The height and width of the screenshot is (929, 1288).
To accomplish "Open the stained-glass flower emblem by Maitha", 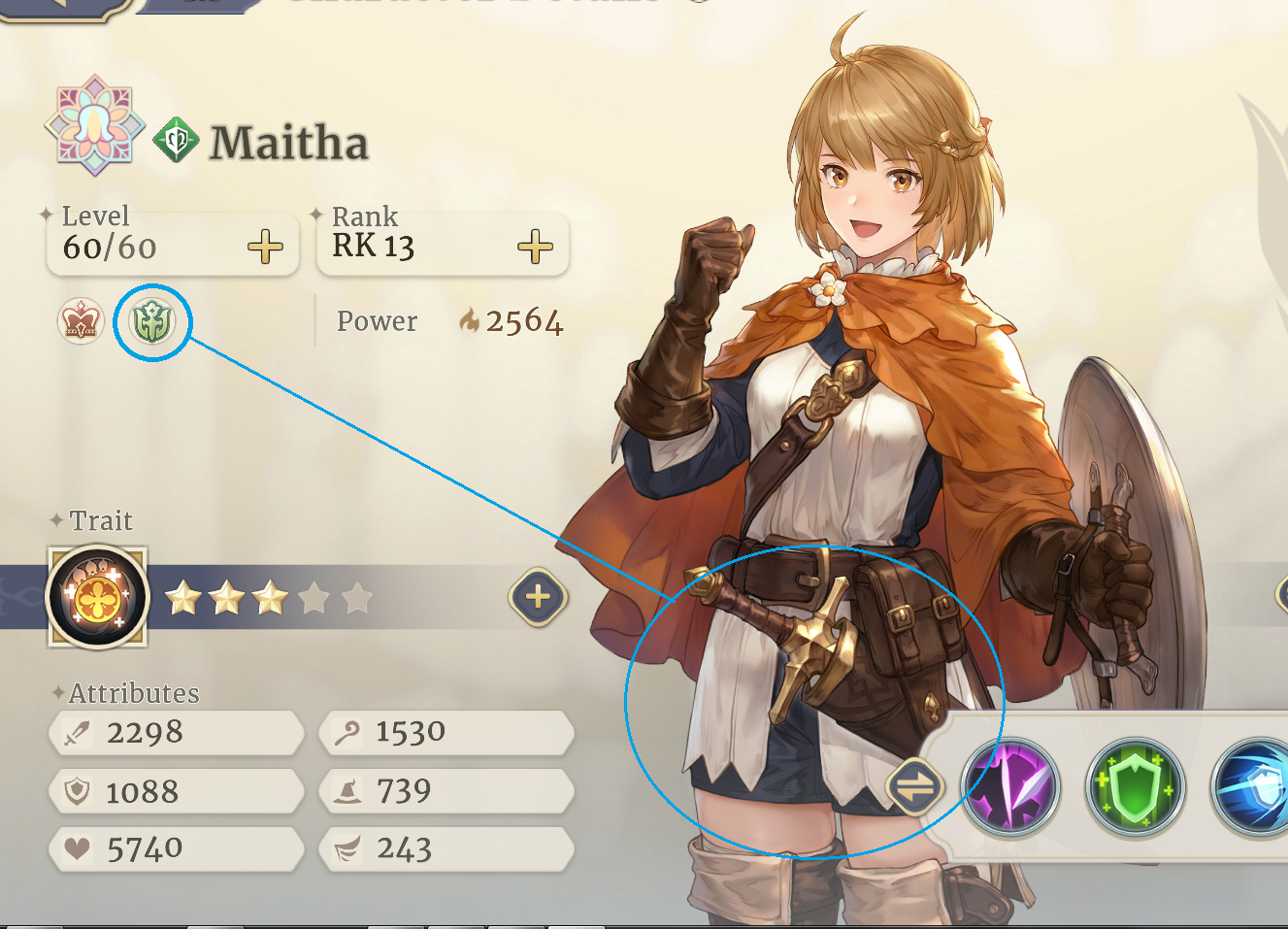I will [94, 125].
